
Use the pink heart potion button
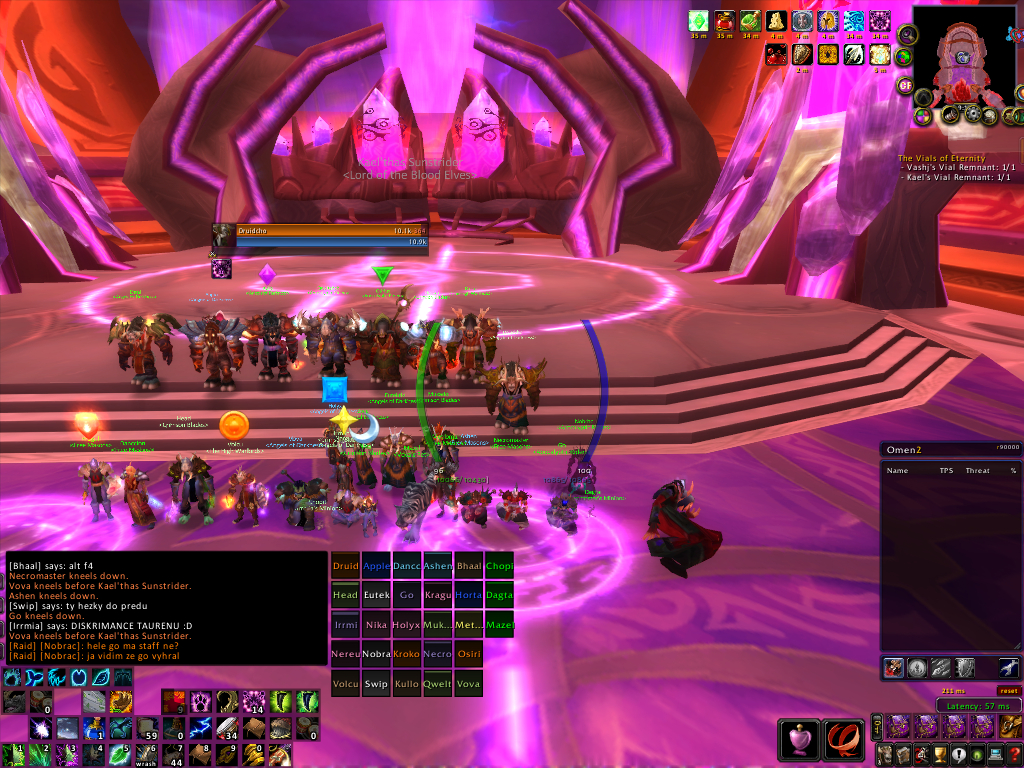tap(799, 740)
